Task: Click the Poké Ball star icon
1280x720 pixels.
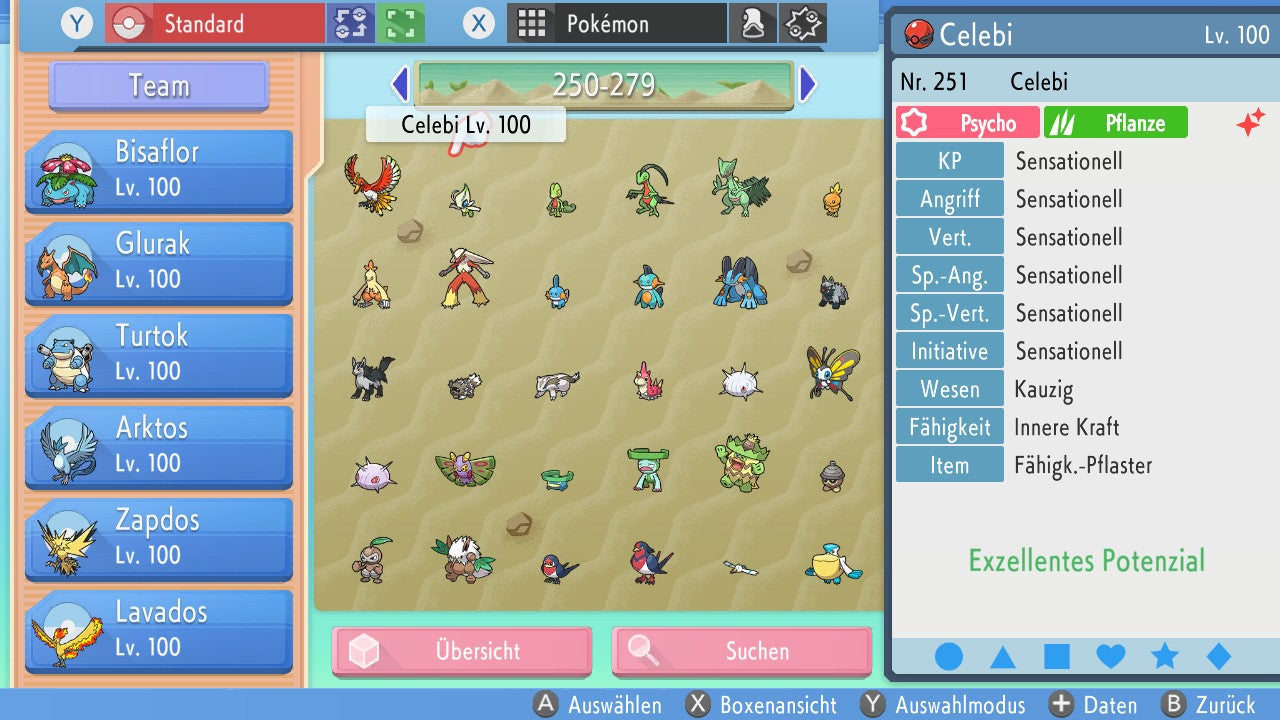Action: [x=803, y=23]
